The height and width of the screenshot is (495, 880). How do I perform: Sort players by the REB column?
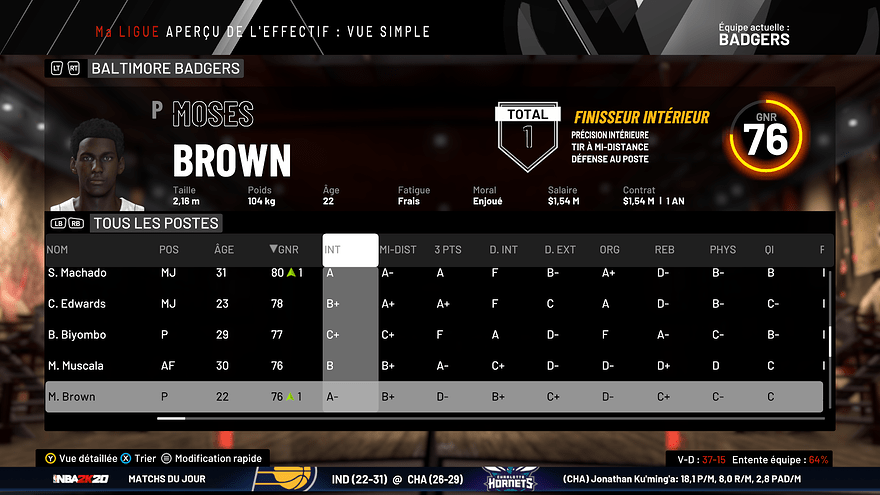(664, 249)
